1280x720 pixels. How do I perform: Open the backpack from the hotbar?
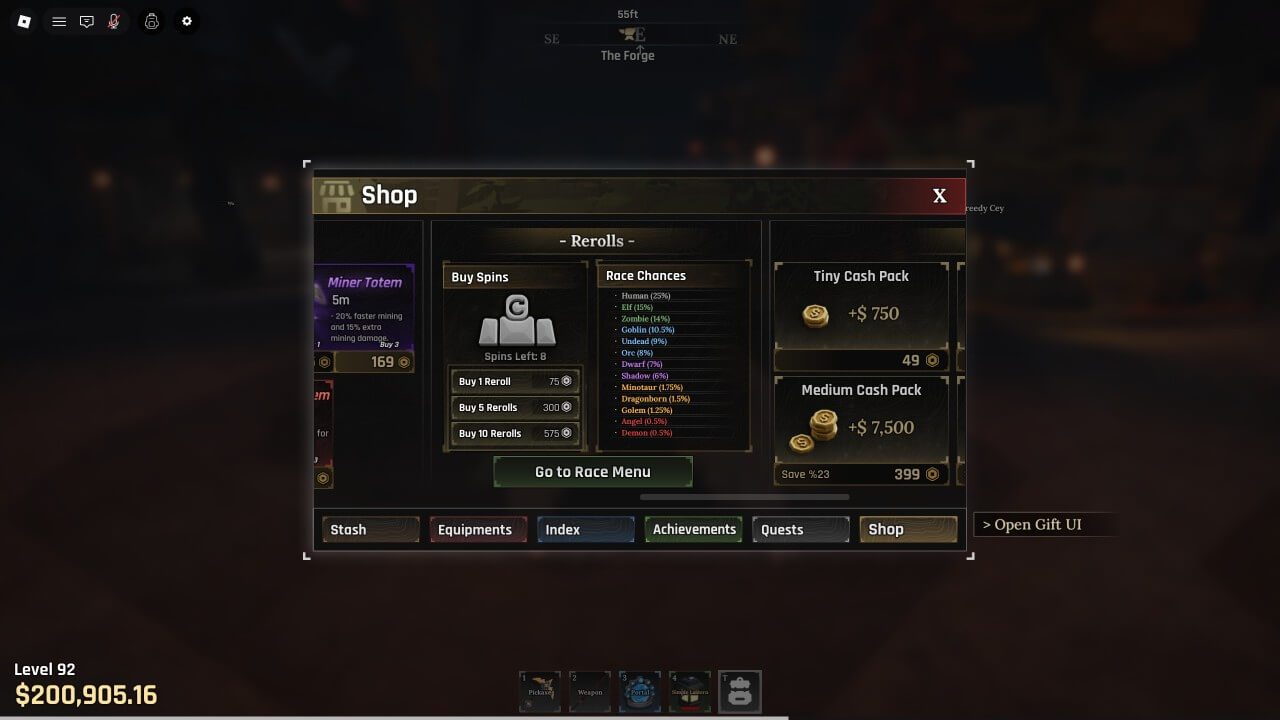(x=740, y=691)
